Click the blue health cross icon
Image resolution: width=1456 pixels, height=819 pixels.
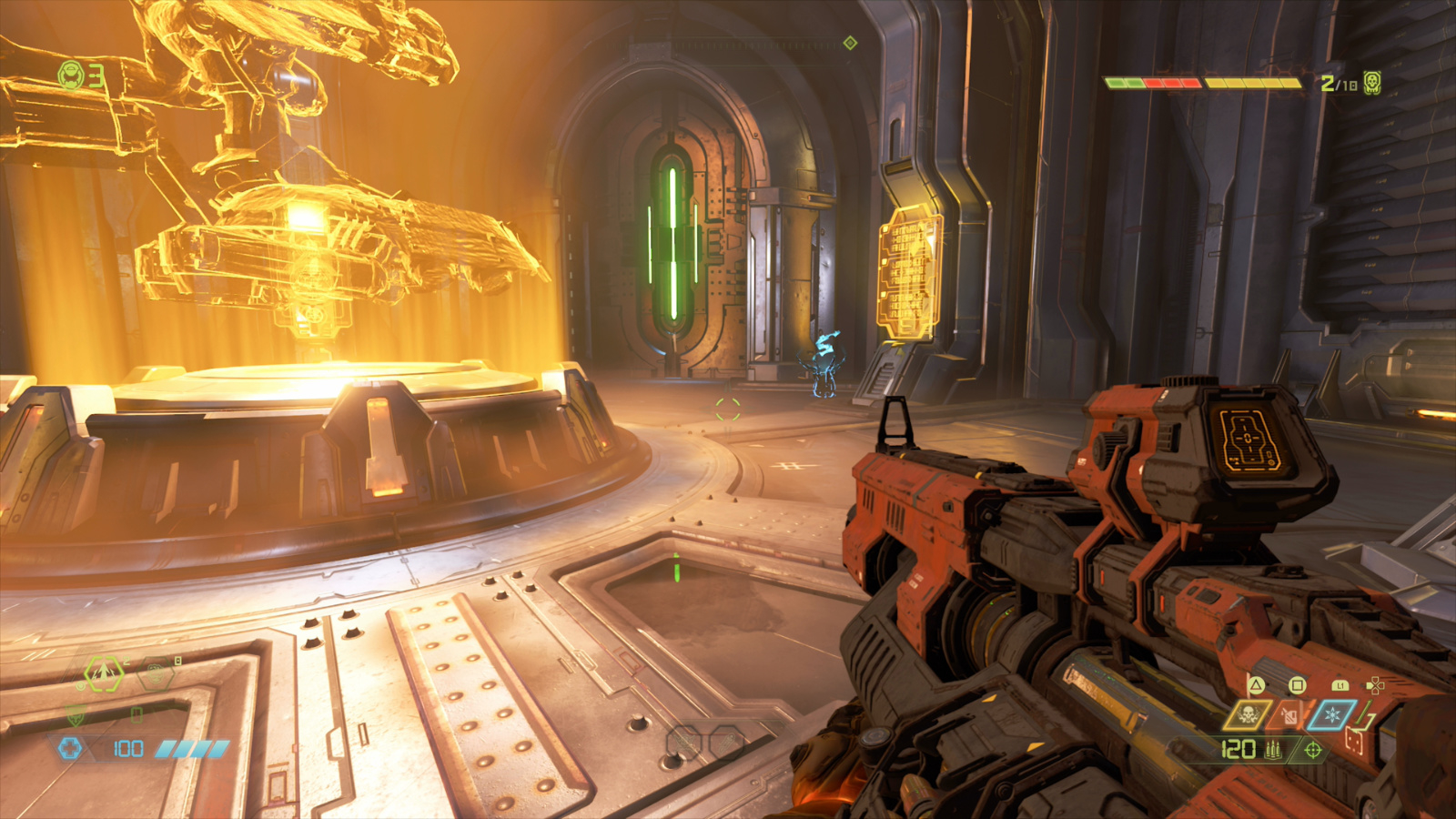point(70,748)
